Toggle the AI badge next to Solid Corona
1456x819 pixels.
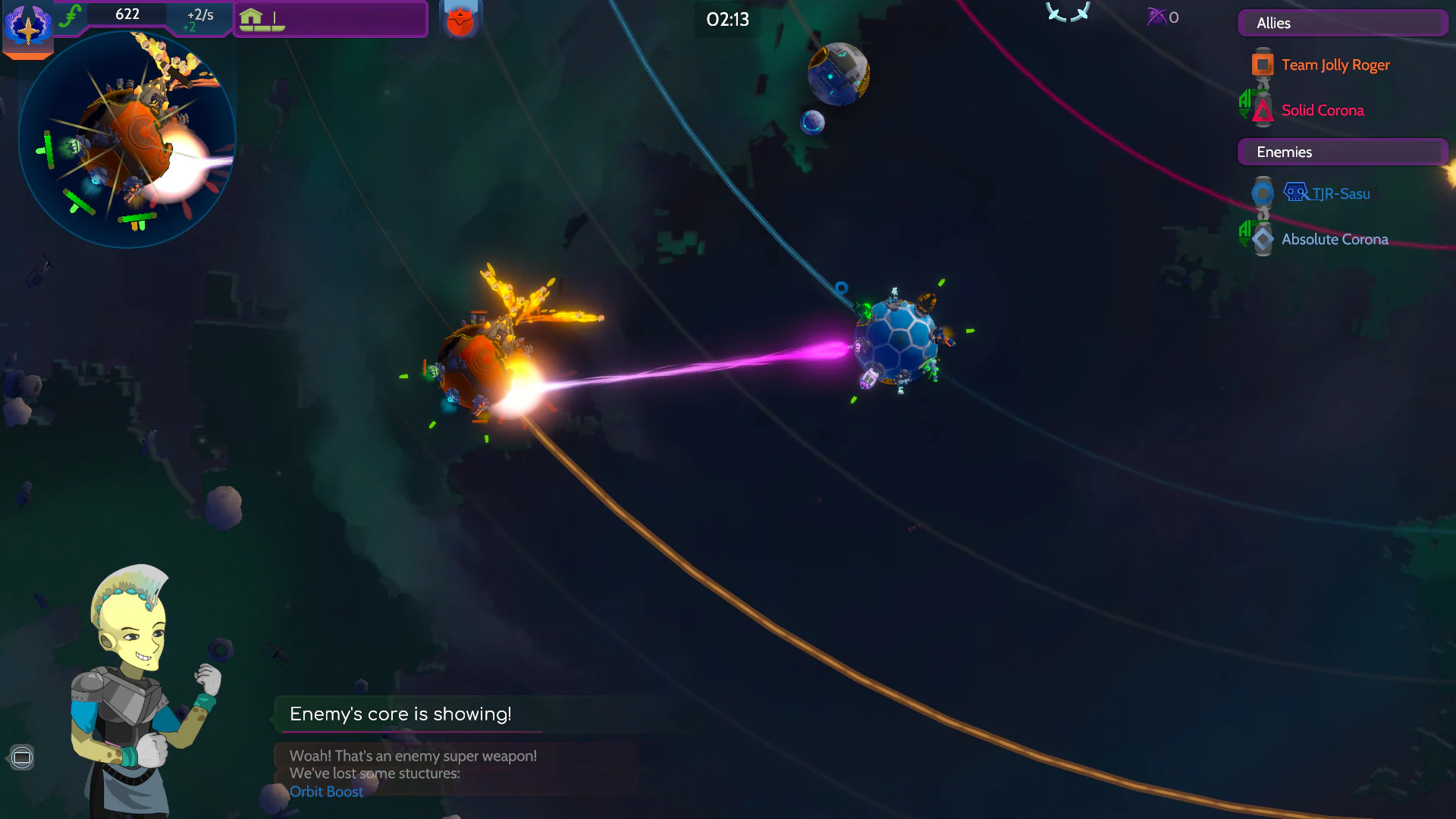point(1246,104)
